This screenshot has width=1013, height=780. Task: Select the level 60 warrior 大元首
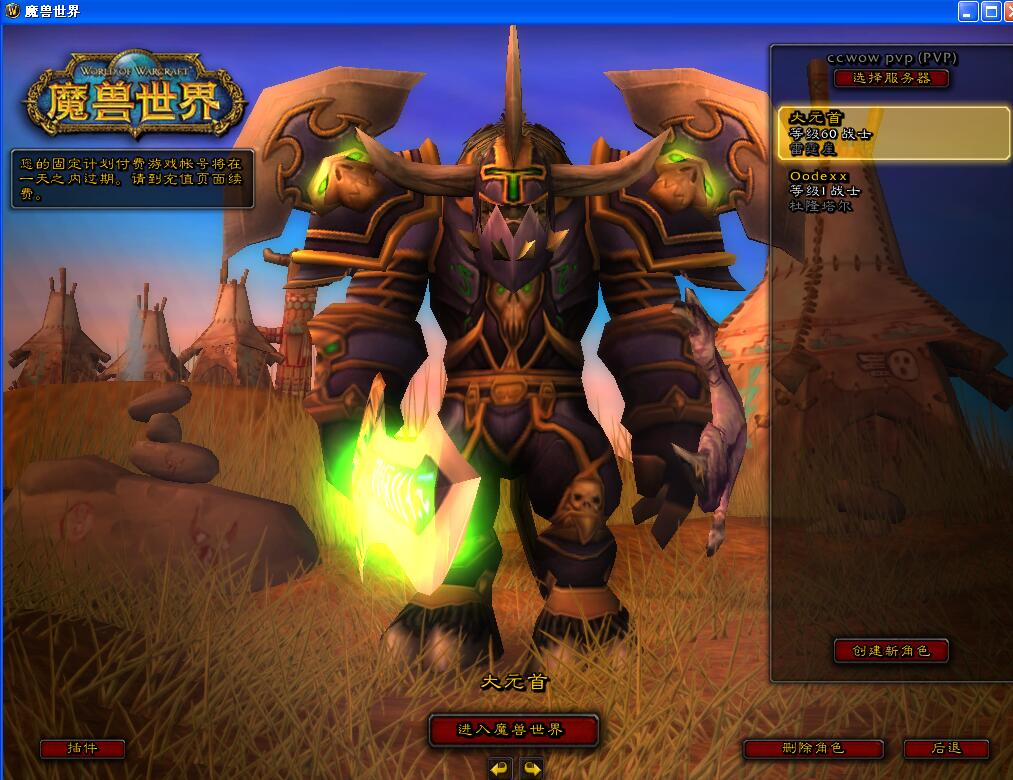(x=893, y=133)
